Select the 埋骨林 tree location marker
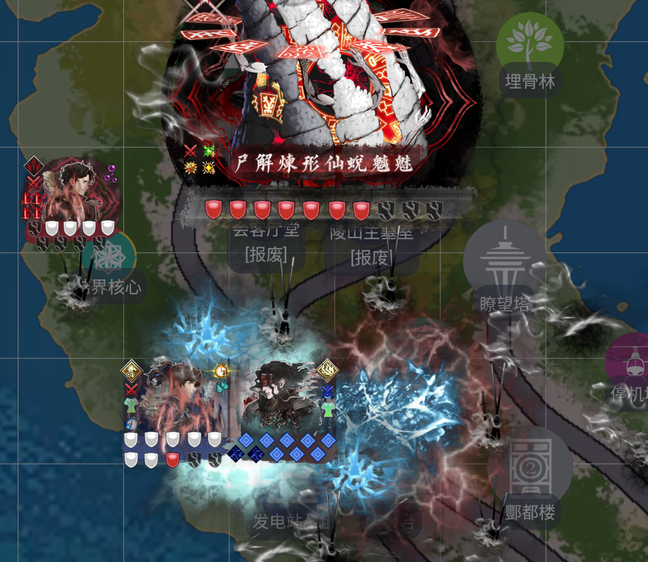The height and width of the screenshot is (562, 648). pos(530,43)
